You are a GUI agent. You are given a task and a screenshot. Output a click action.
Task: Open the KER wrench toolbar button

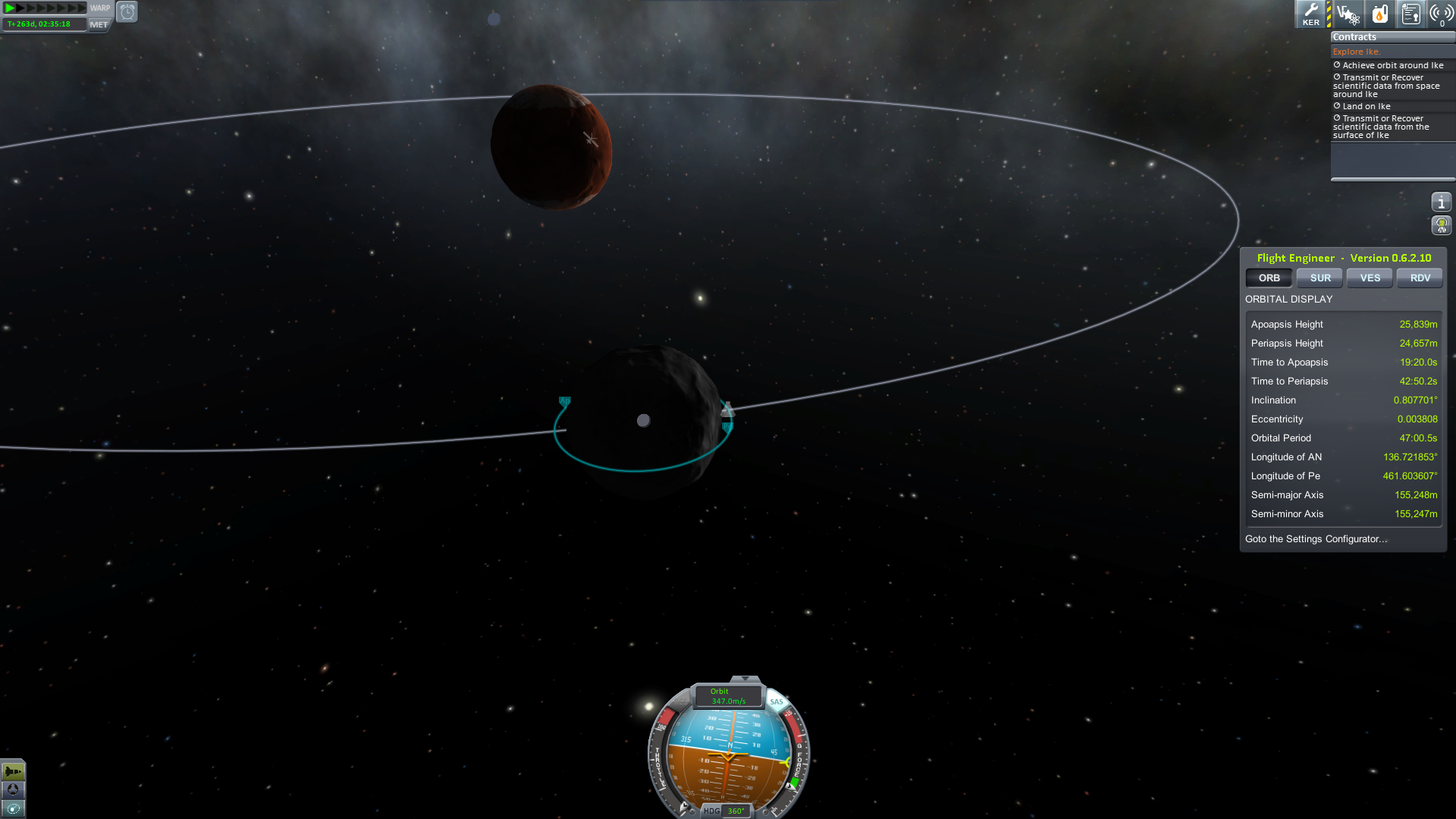point(1310,14)
